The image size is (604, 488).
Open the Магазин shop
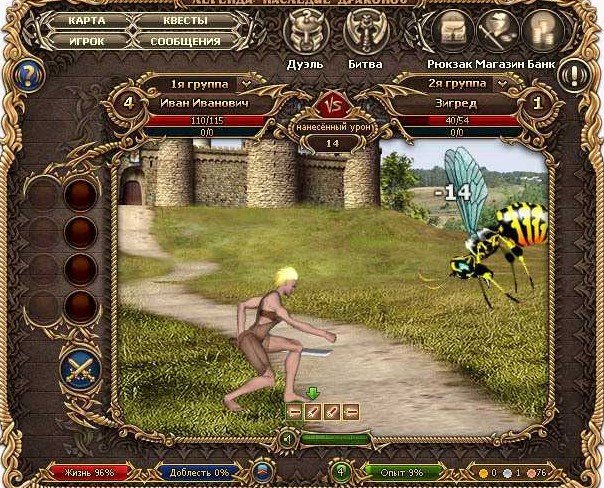point(494,28)
